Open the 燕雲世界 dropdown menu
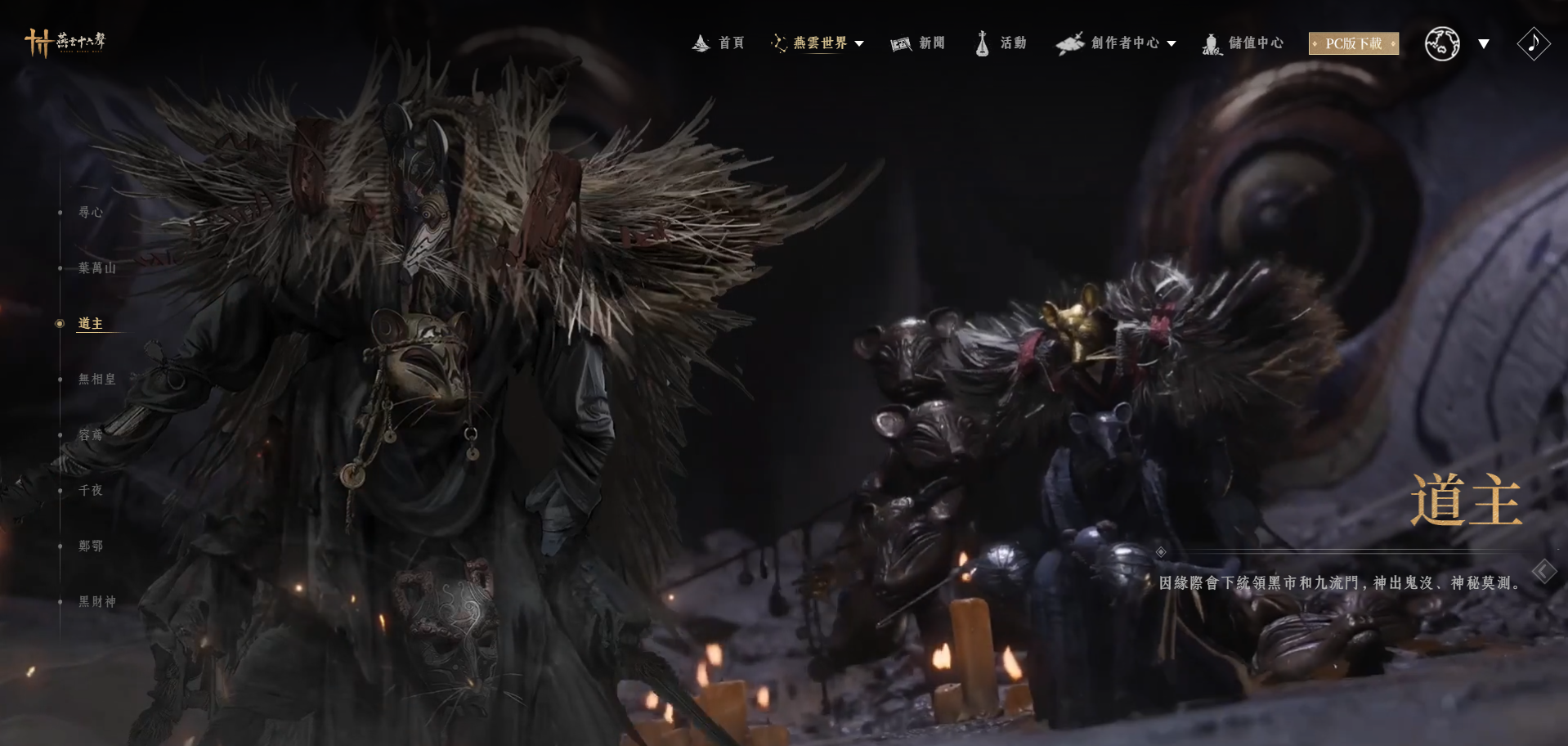 tap(818, 43)
